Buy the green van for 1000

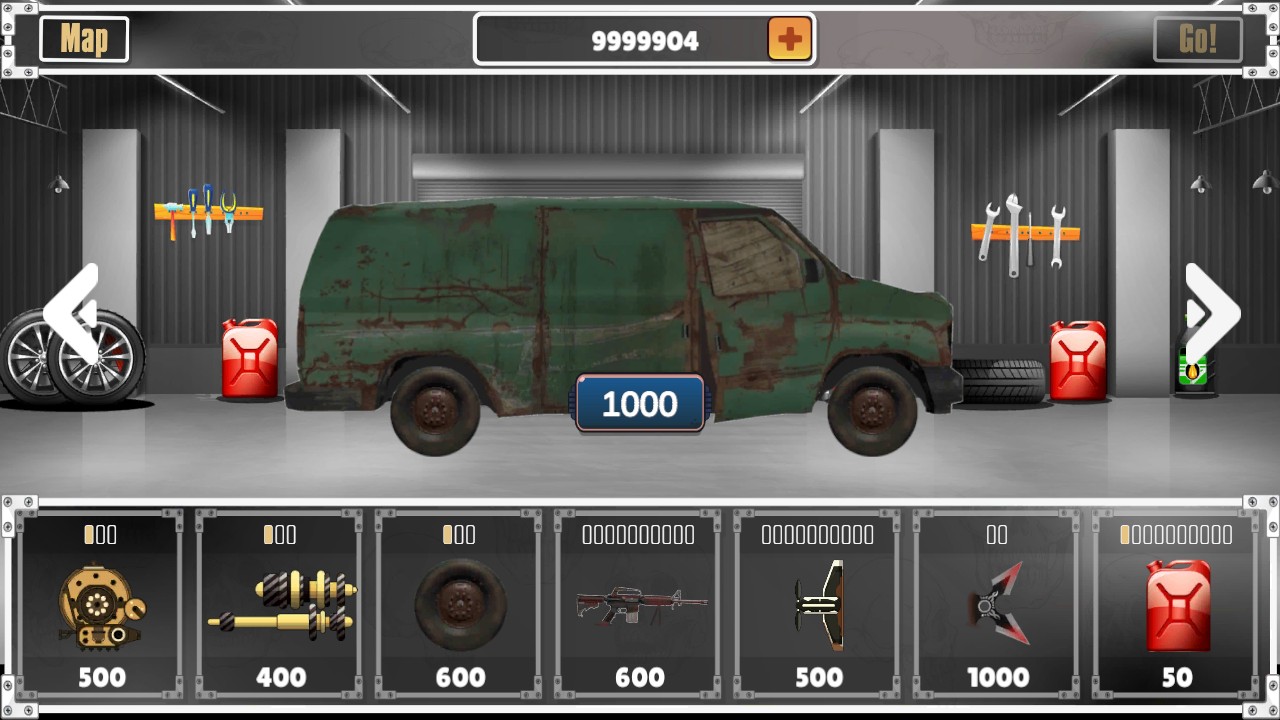pos(640,404)
